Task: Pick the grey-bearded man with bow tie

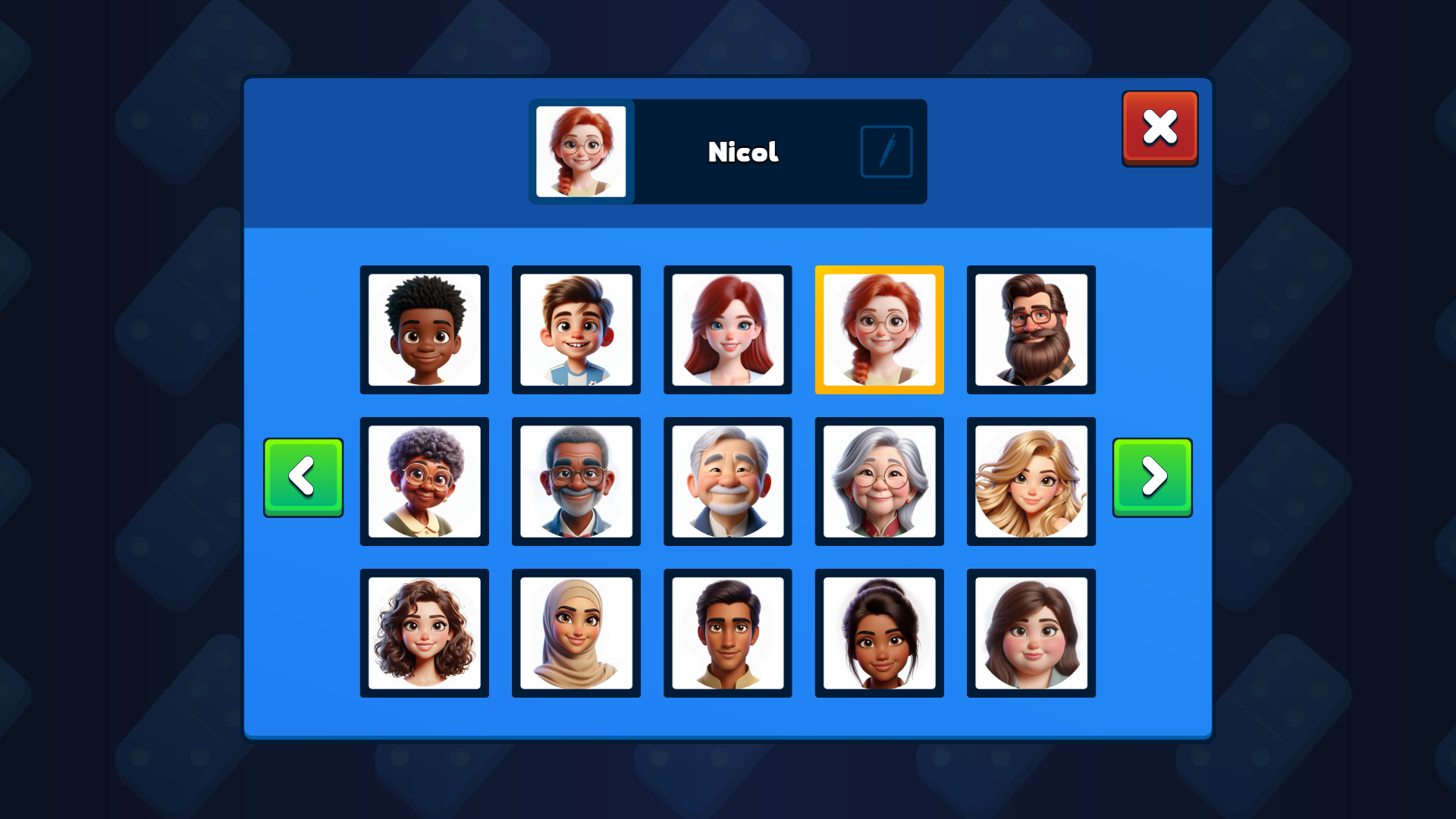Action: point(576,482)
